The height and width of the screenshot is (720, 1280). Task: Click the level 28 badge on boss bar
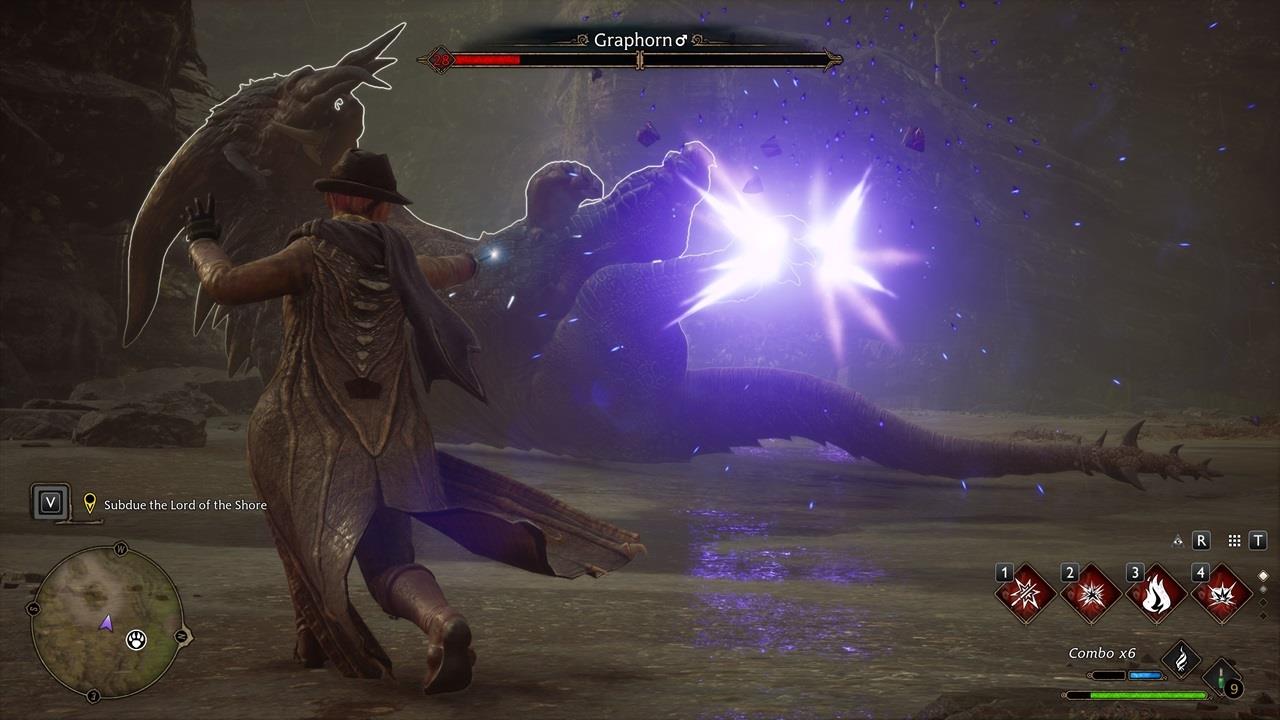(x=440, y=58)
